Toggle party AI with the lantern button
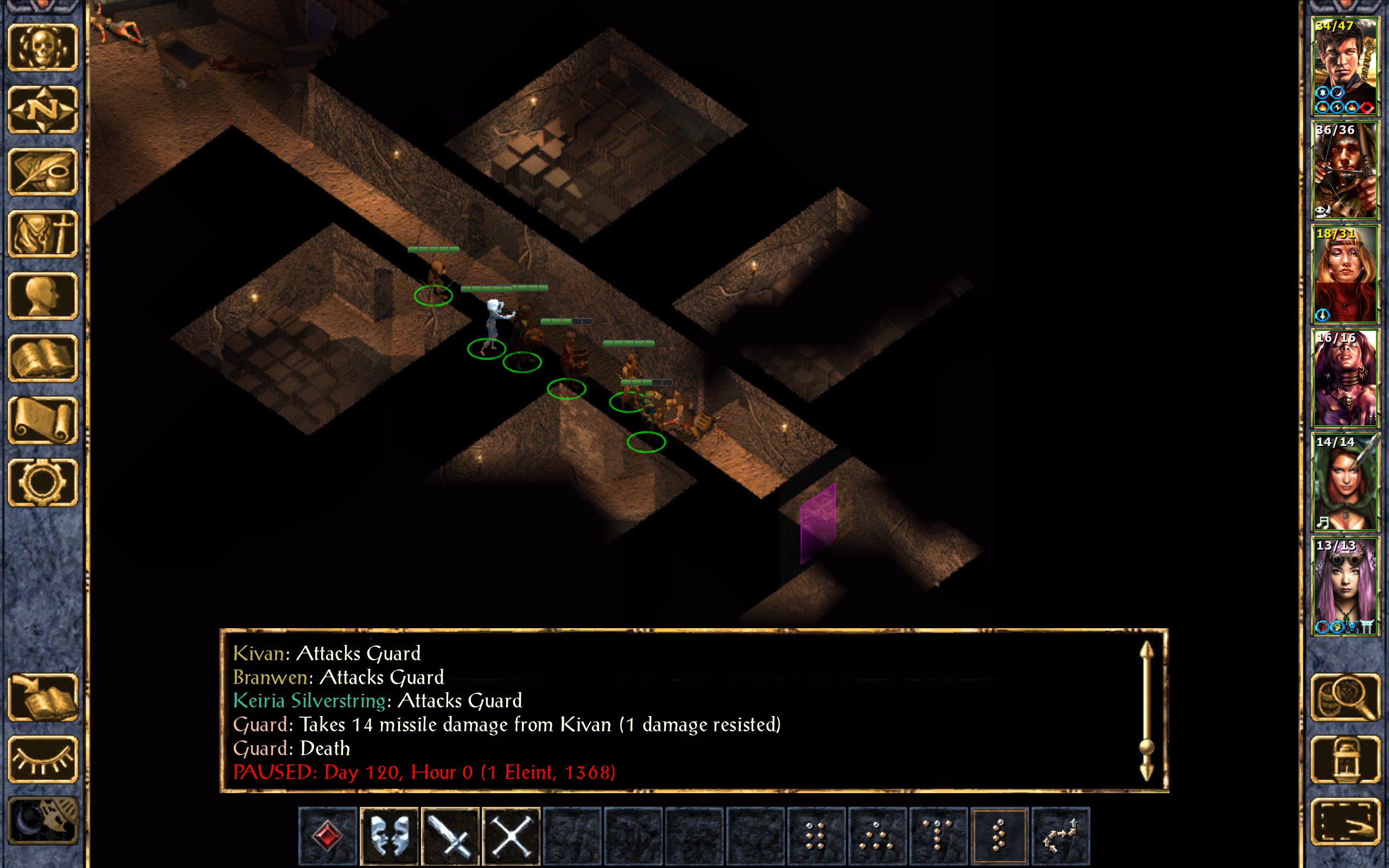Screen dimensions: 1389x868 tap(1345, 759)
